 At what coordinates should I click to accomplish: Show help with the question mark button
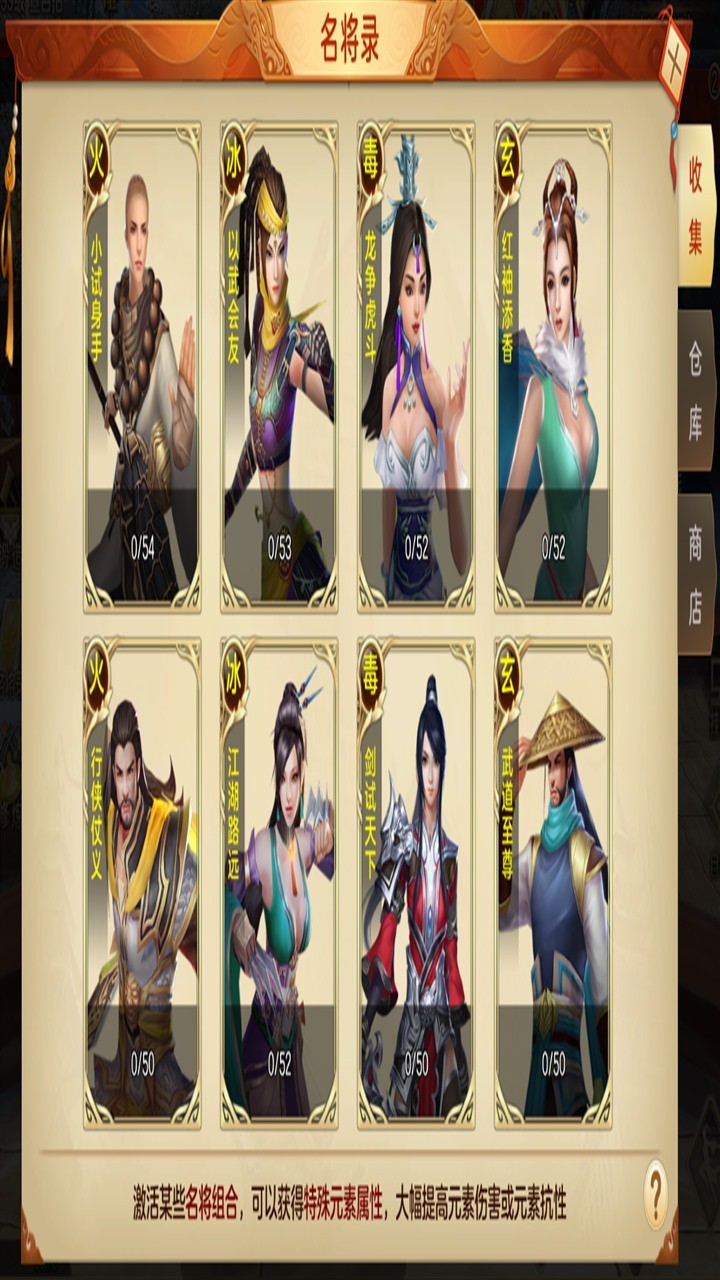pyautogui.click(x=655, y=1193)
